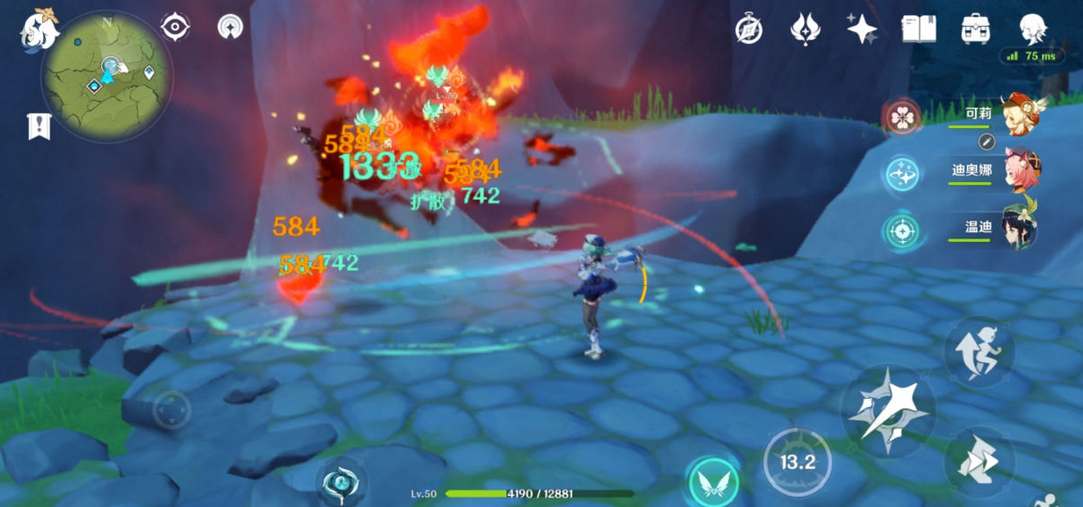Unleash the winged elemental burst
1083x507 pixels.
[714, 481]
